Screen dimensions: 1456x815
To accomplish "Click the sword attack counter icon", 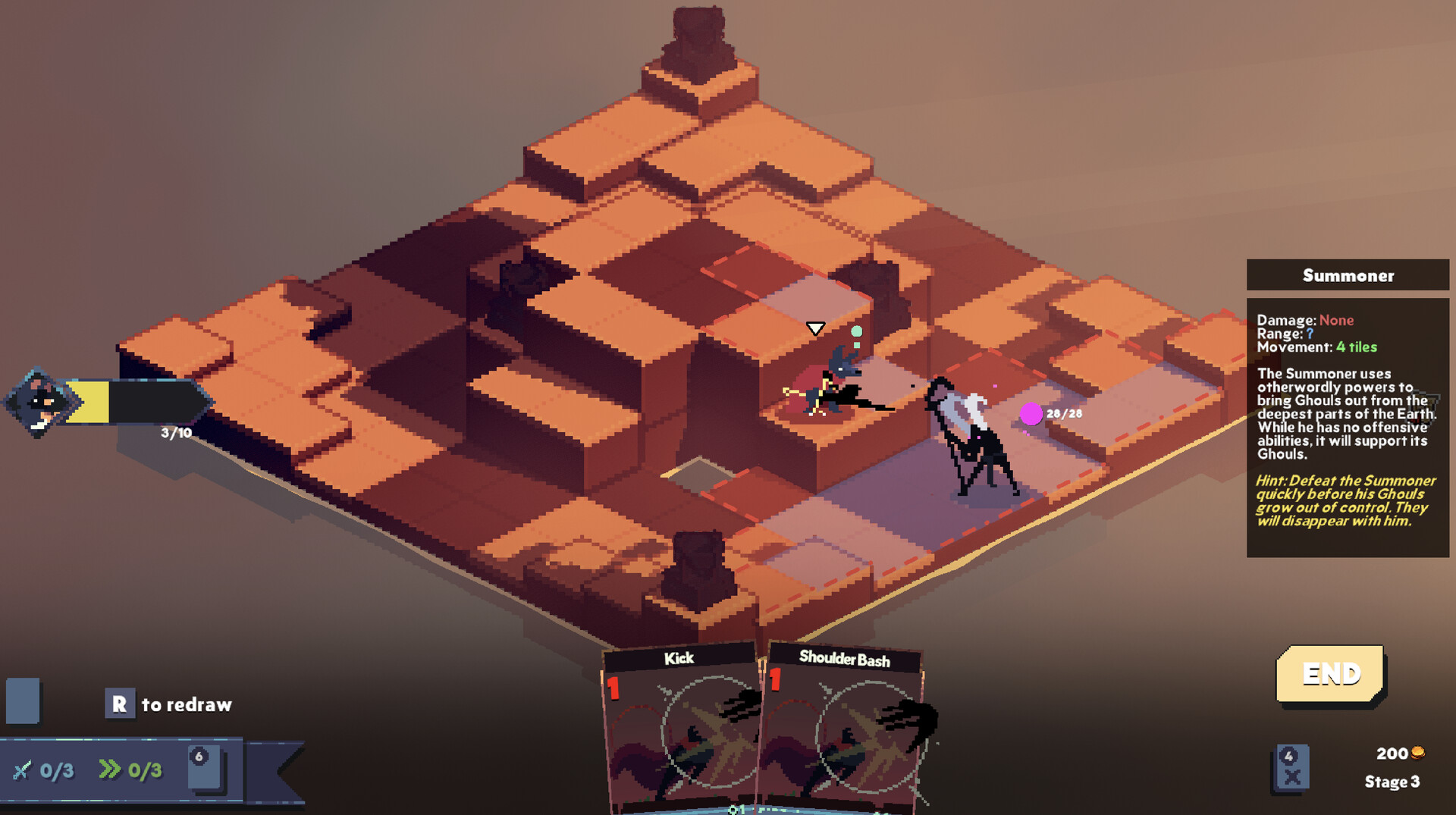I will [25, 770].
